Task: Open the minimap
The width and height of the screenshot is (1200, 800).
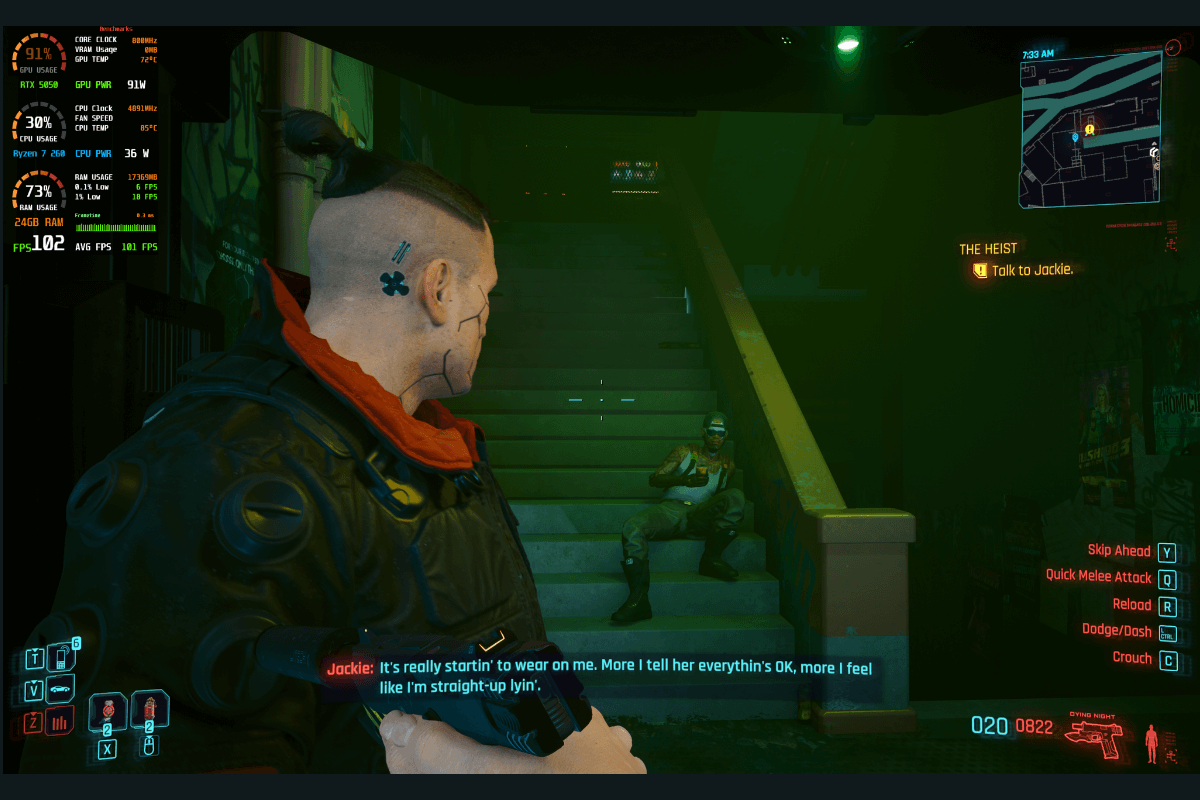Action: [1090, 130]
